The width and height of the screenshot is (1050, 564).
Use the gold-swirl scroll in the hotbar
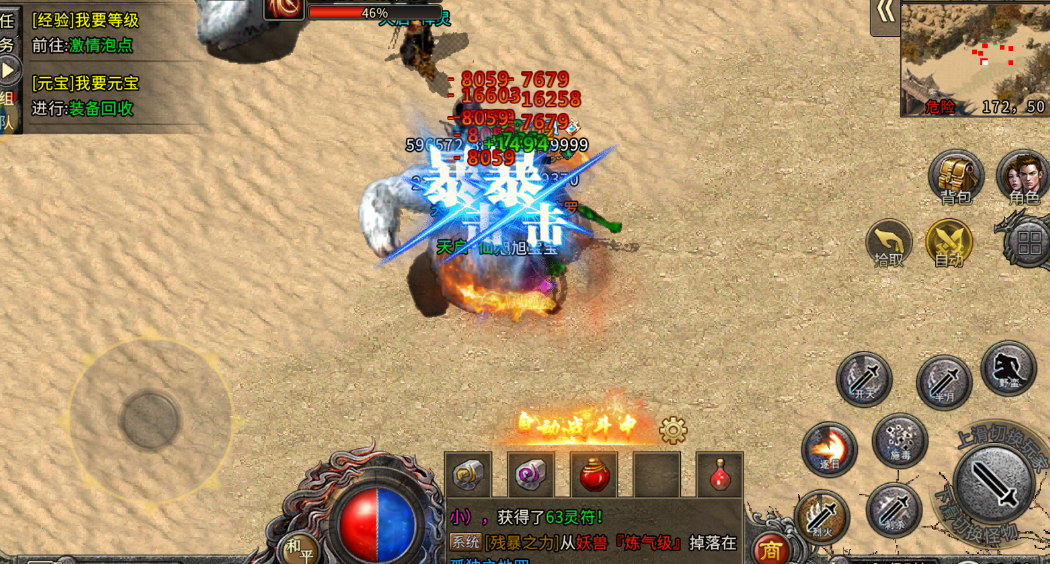point(469,474)
